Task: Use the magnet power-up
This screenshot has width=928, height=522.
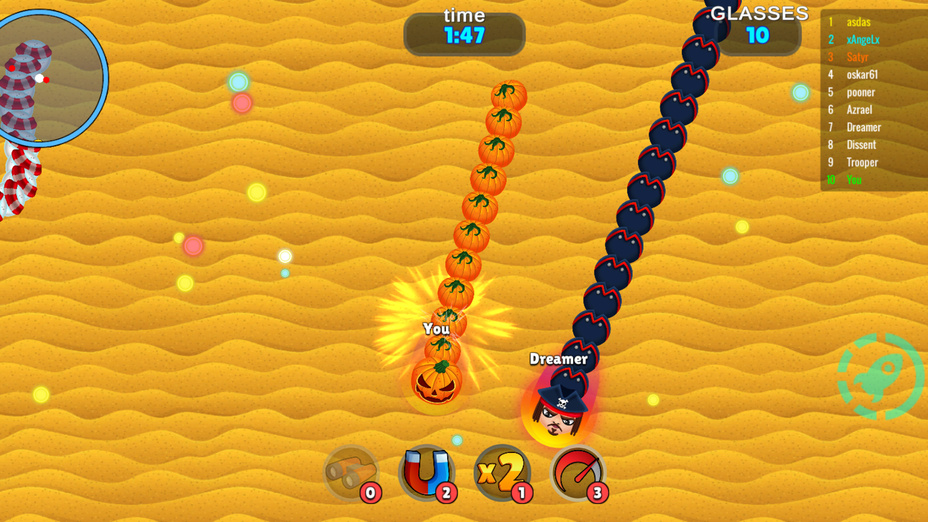Action: 426,473
